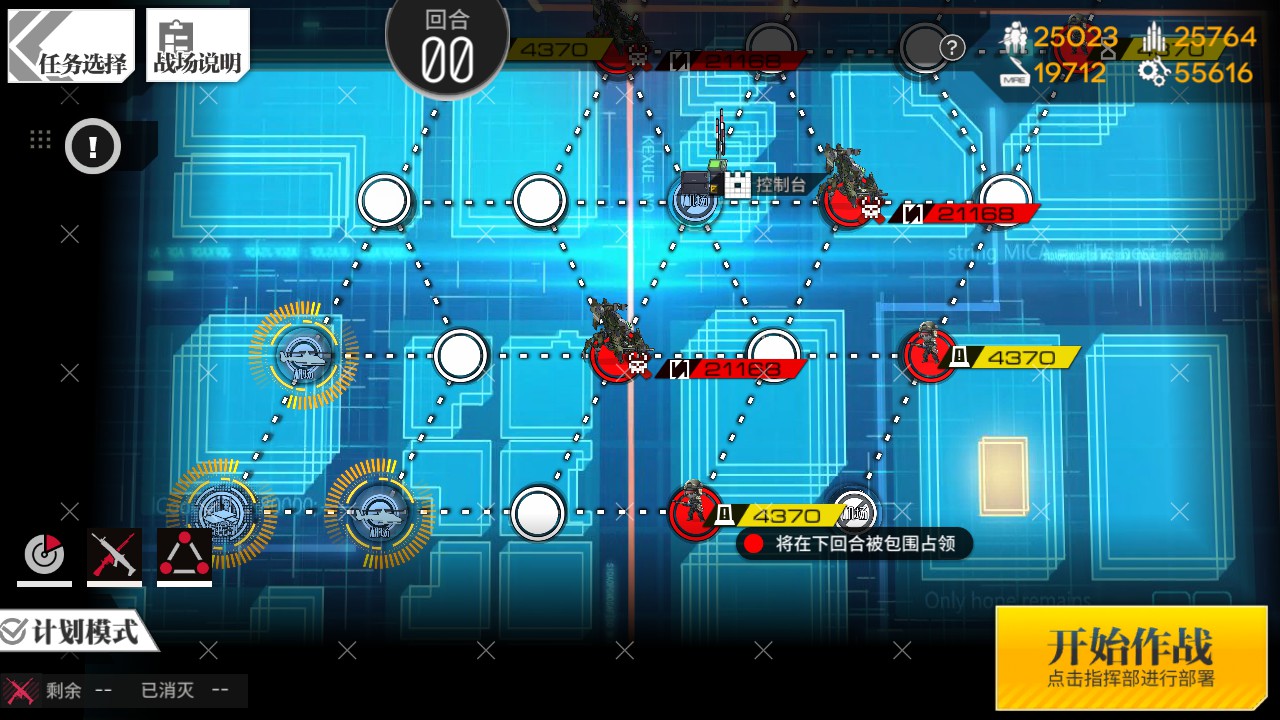Toggle 计划模式 planning mode

(x=73, y=632)
